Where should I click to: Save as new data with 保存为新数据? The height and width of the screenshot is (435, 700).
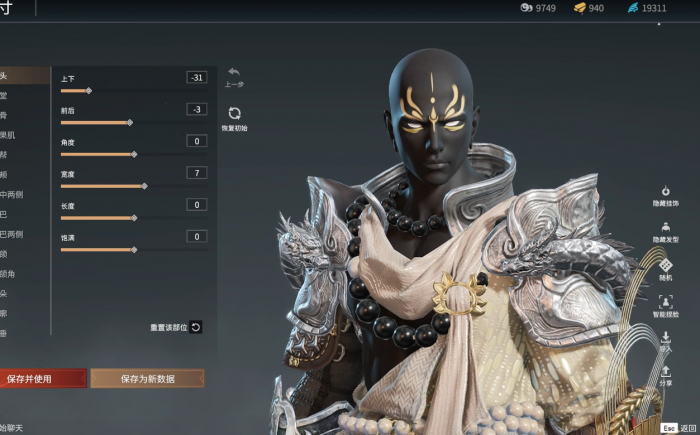tap(147, 379)
